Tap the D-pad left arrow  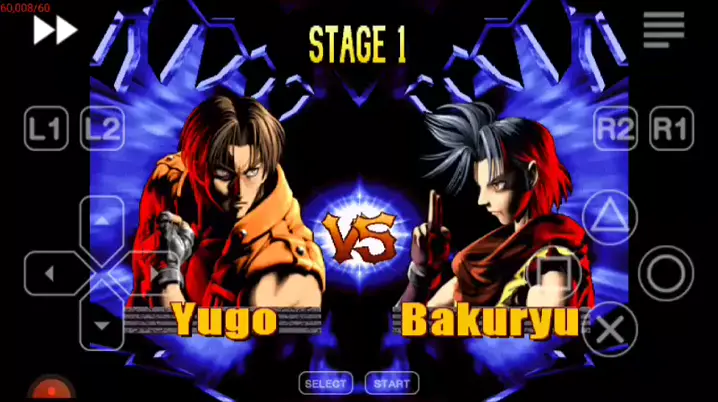[50, 273]
